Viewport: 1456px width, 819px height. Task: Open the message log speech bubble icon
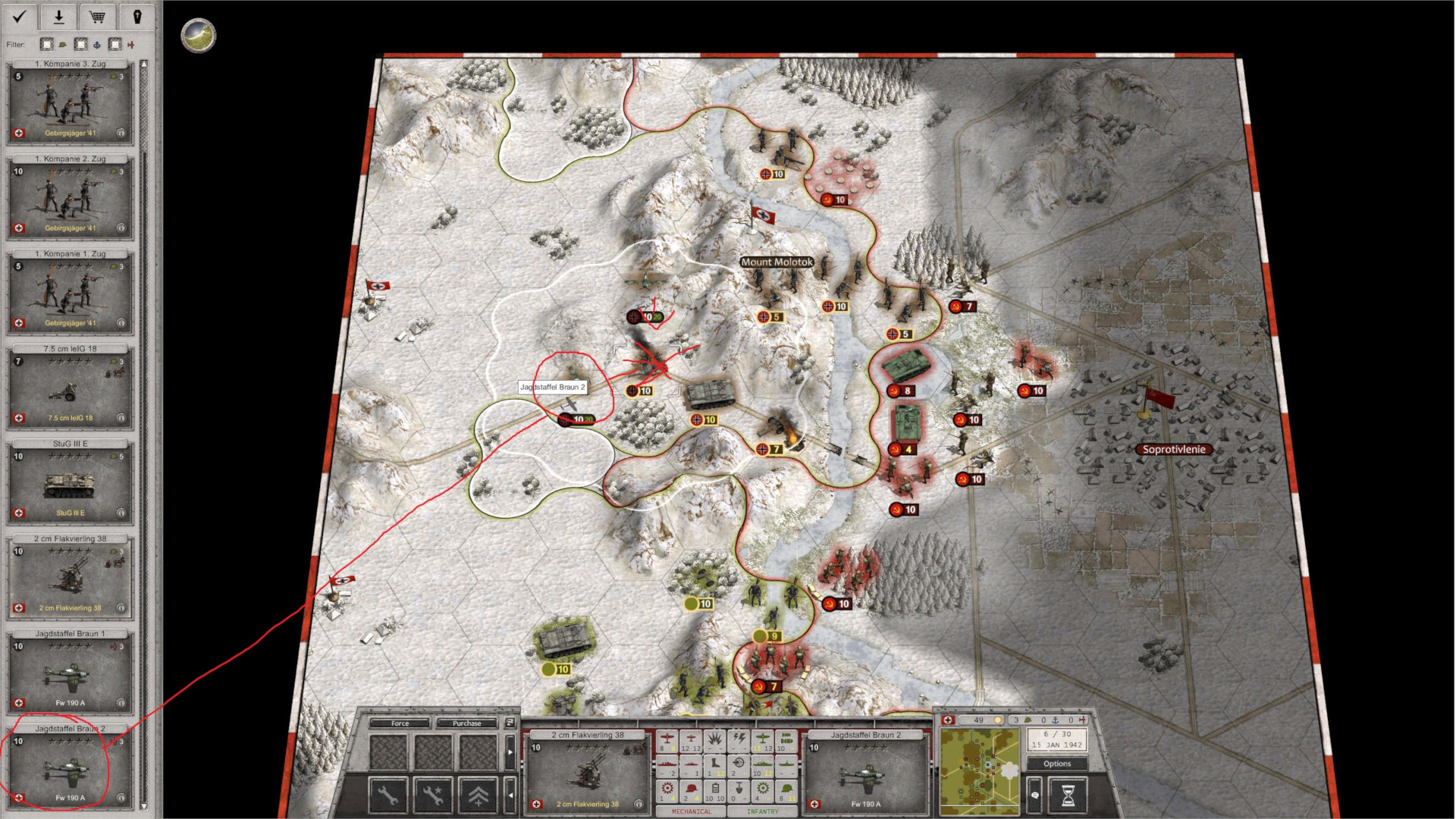point(1035,794)
